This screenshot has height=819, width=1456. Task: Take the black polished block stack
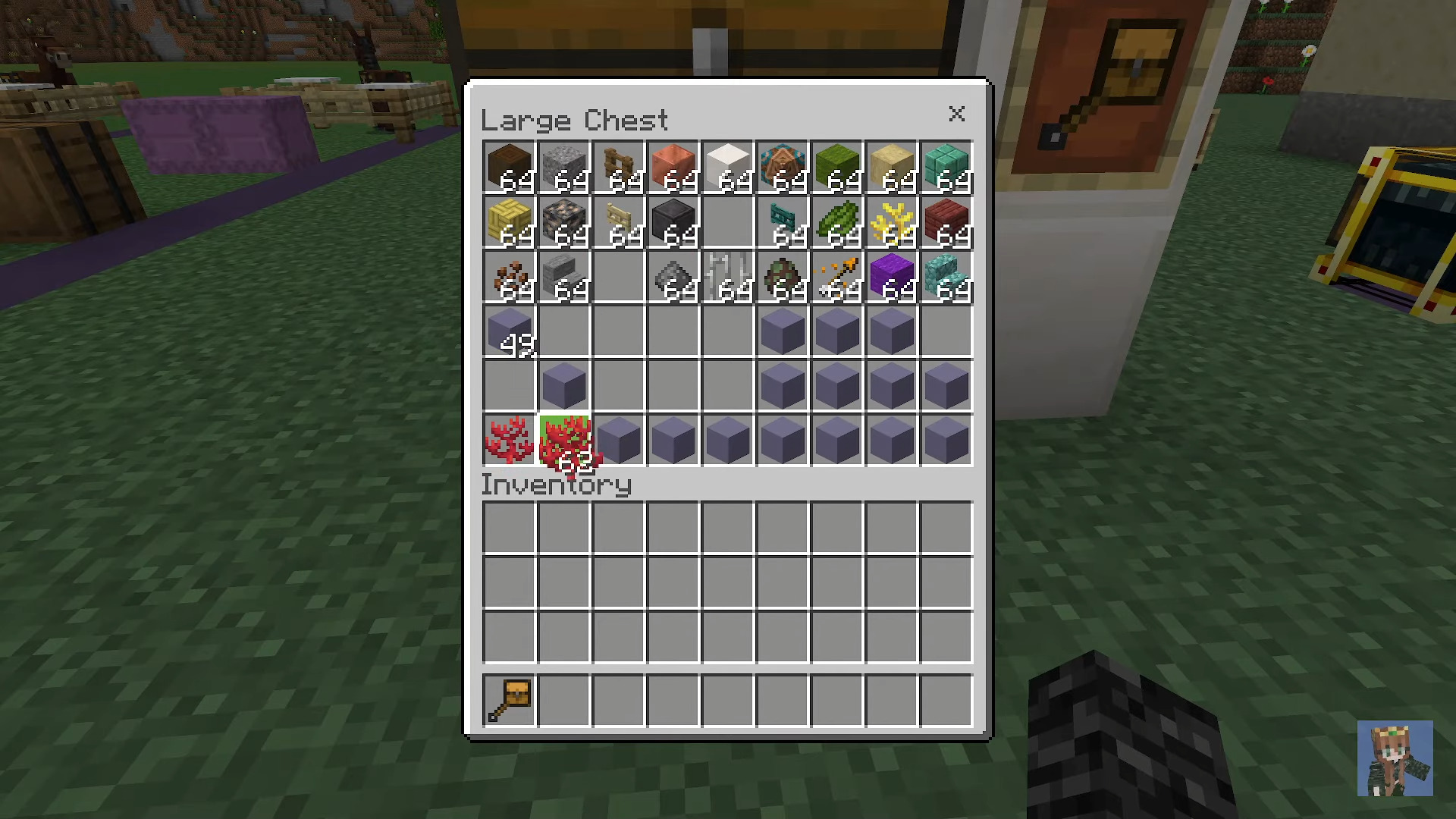click(673, 223)
